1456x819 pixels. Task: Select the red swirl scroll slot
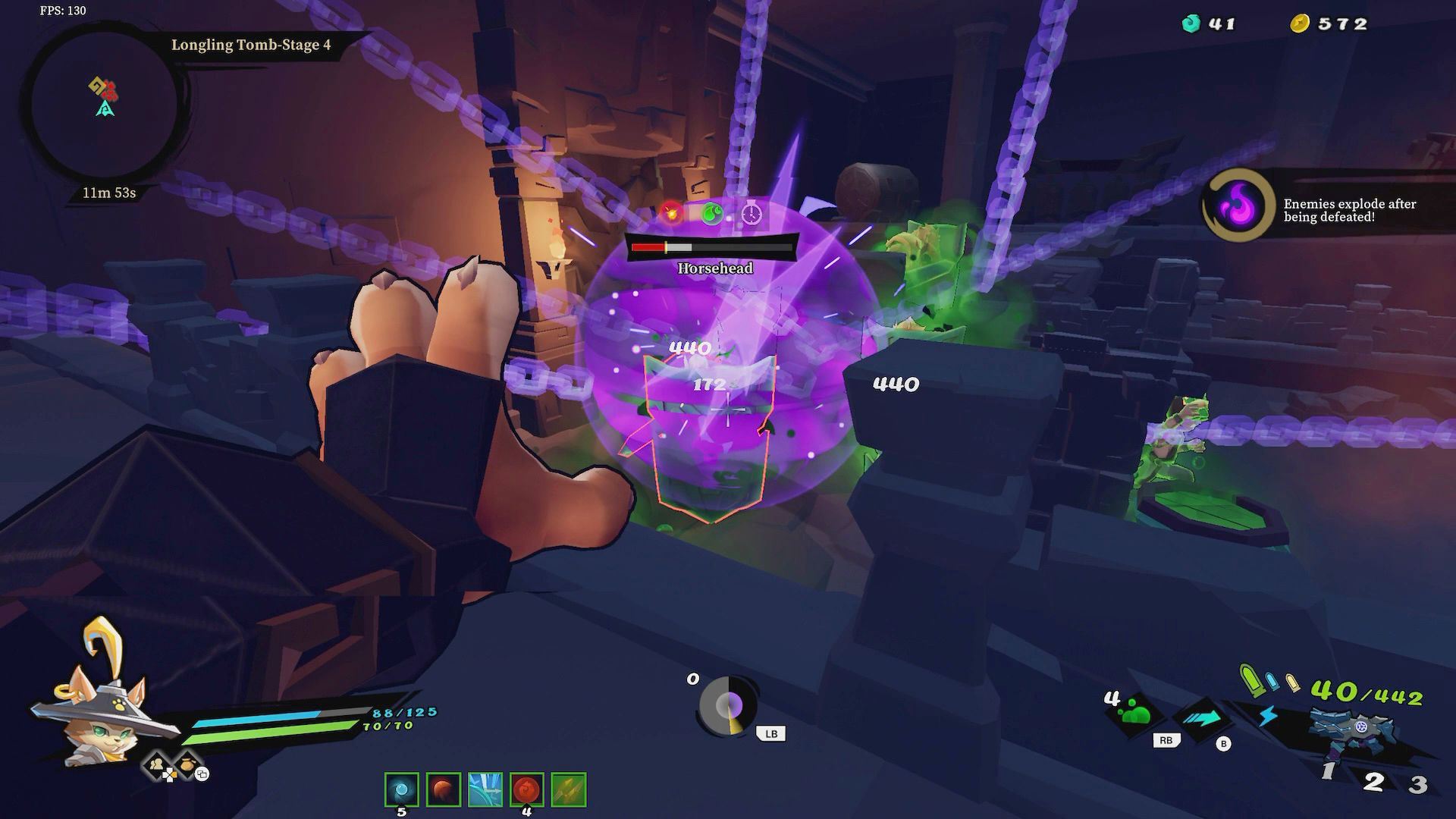pyautogui.click(x=526, y=789)
